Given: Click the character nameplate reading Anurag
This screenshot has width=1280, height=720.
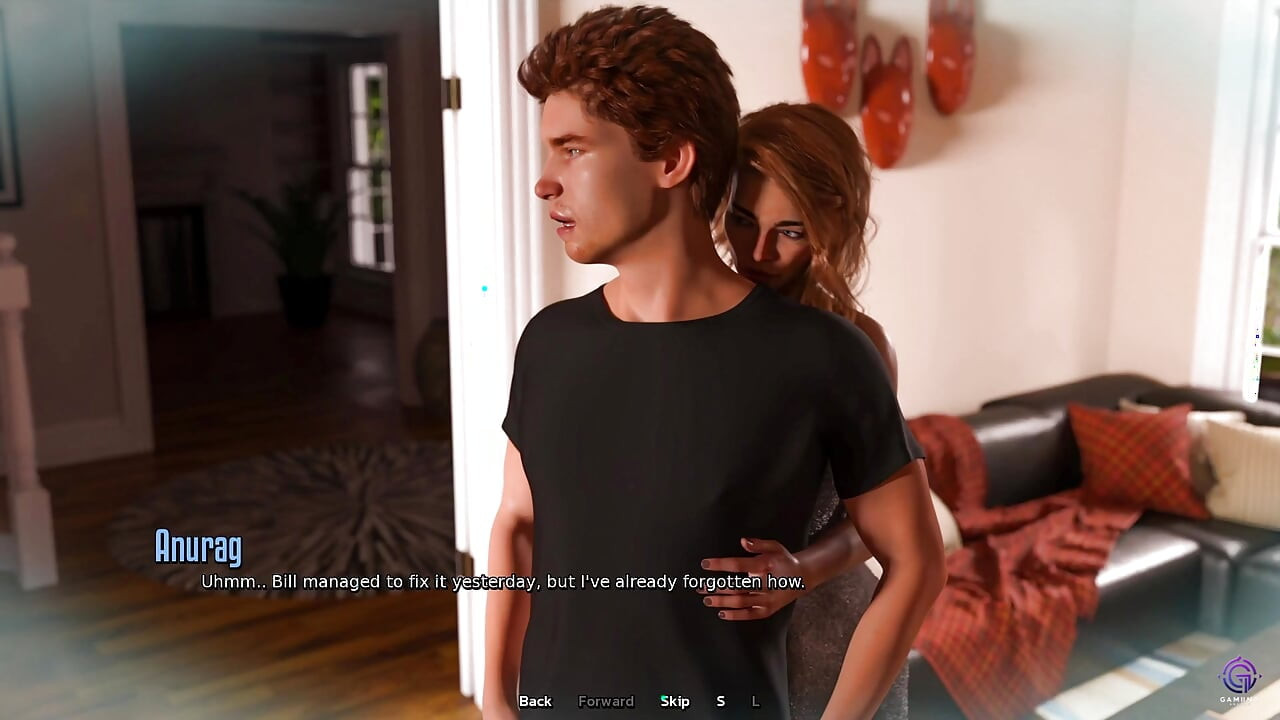Looking at the screenshot, I should tap(200, 546).
